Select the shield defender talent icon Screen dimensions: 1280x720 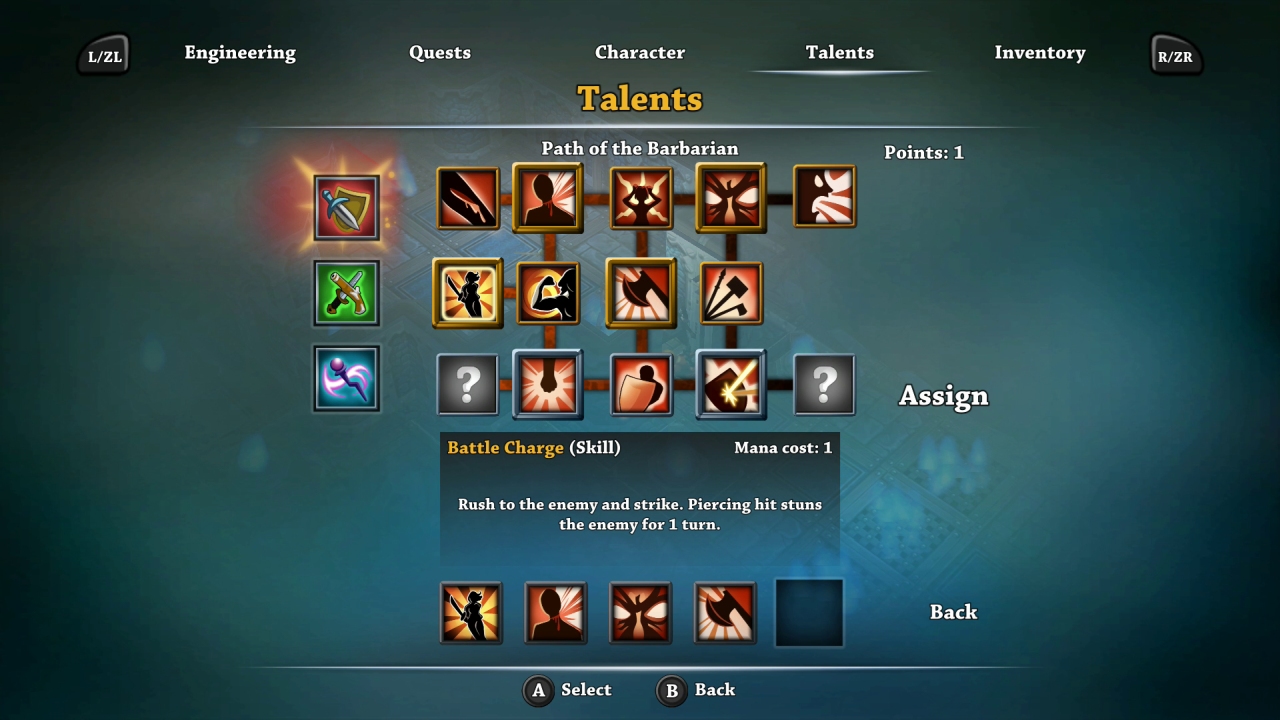pyautogui.click(x=641, y=384)
